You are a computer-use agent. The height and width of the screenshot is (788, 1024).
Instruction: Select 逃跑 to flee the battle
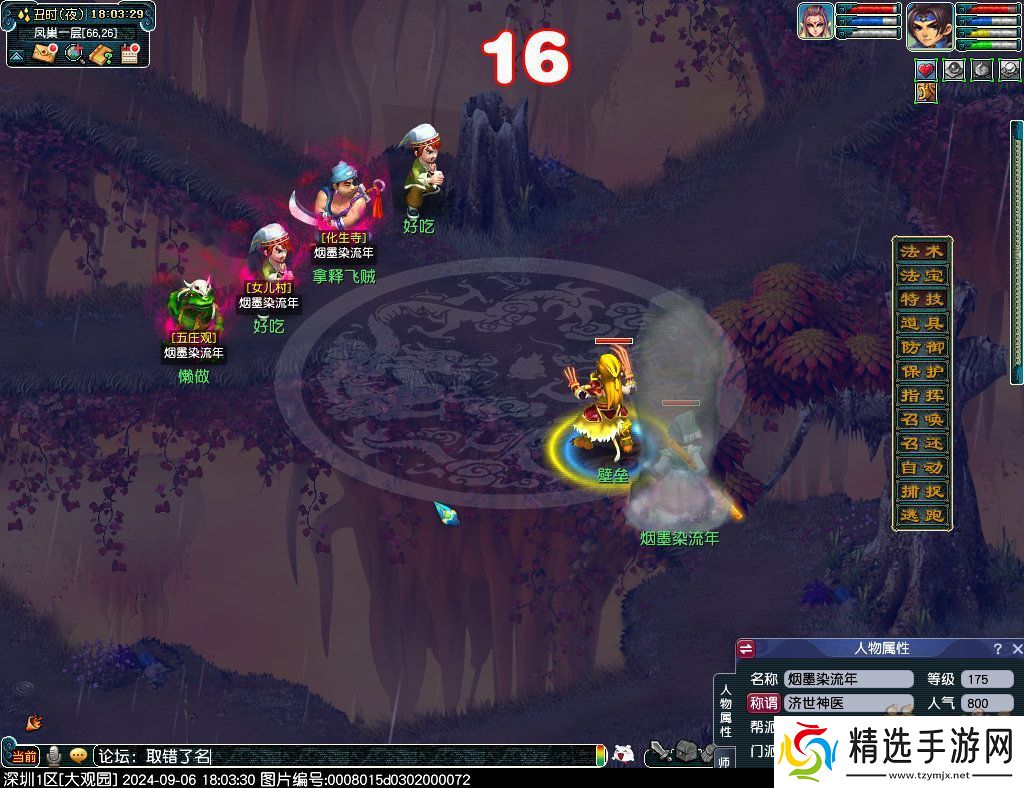920,515
